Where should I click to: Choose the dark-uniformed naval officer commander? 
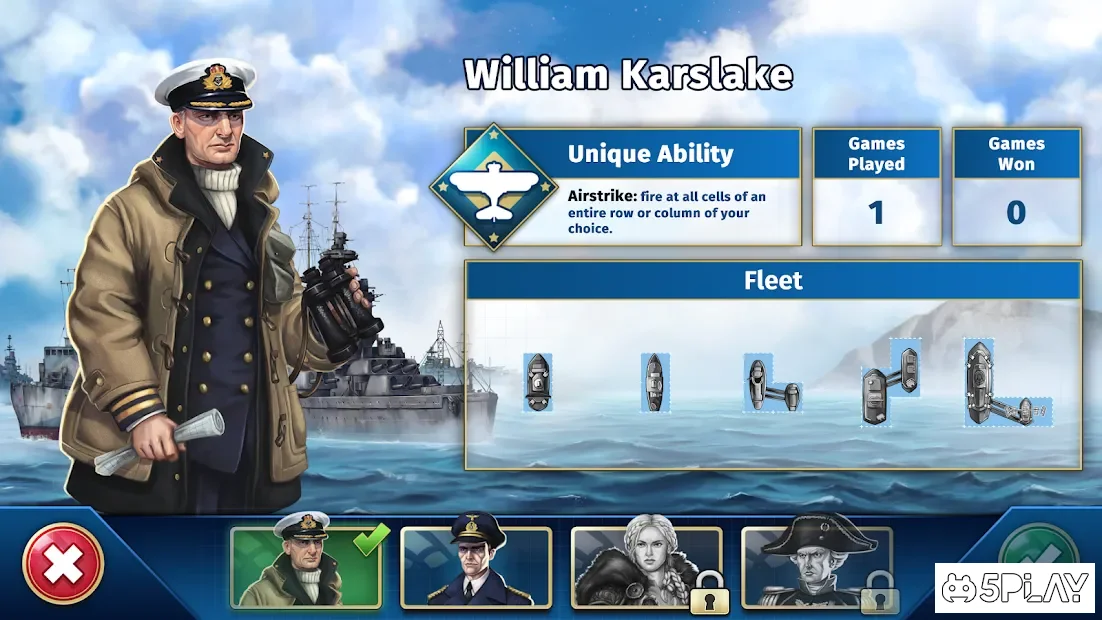[476, 567]
